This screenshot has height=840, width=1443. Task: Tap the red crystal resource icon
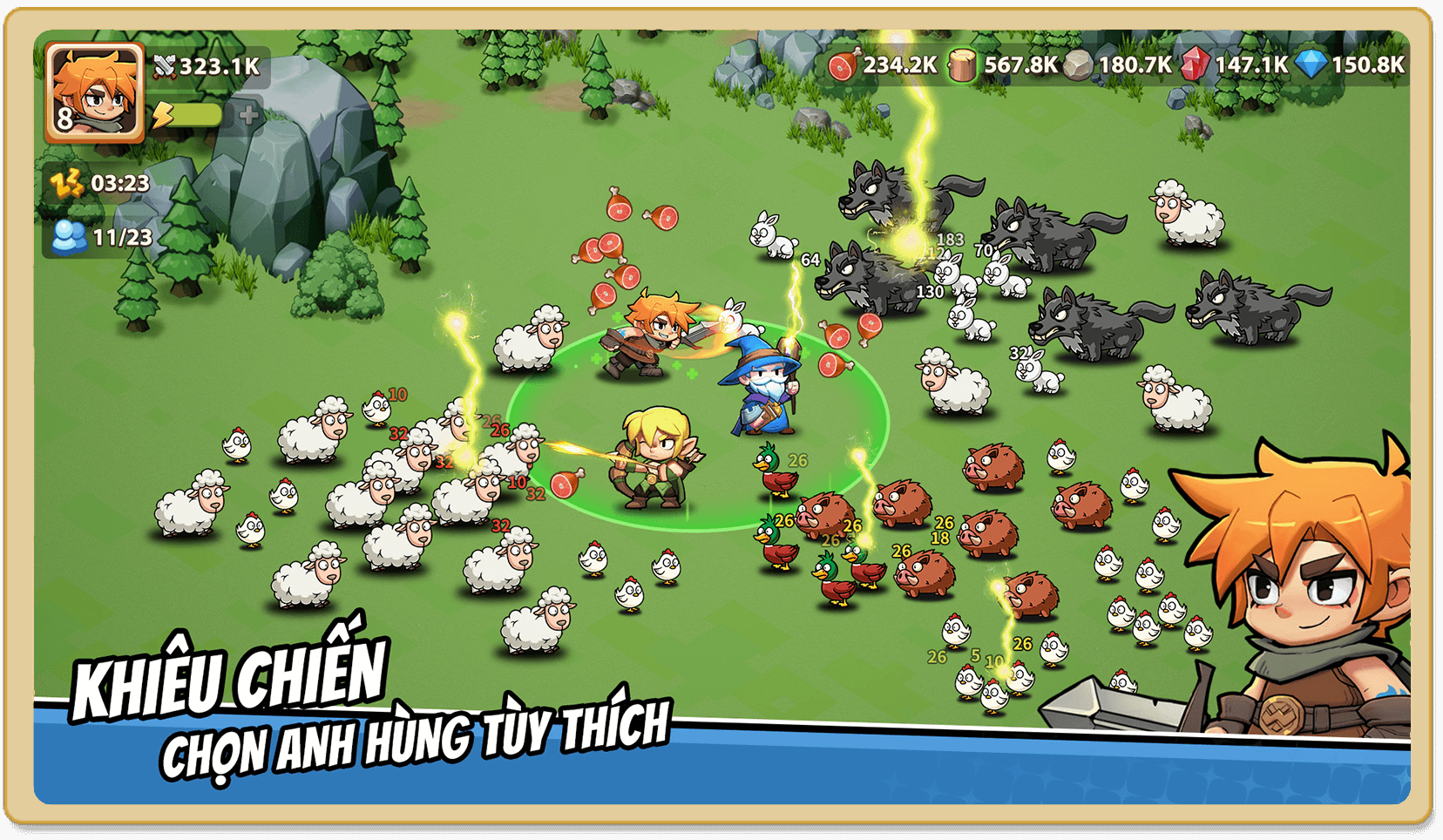point(1195,64)
